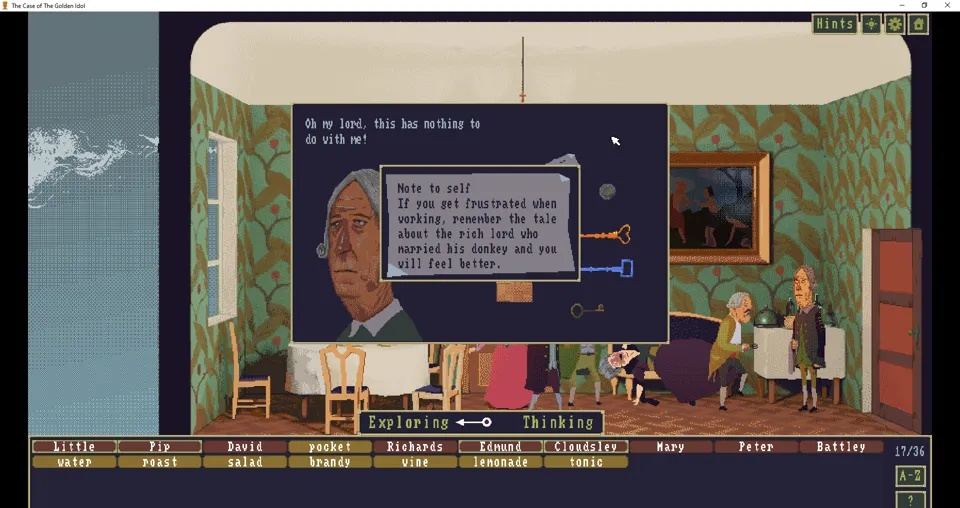This screenshot has width=960, height=508.
Task: Select the "Pip" word tile
Action: [x=160, y=447]
